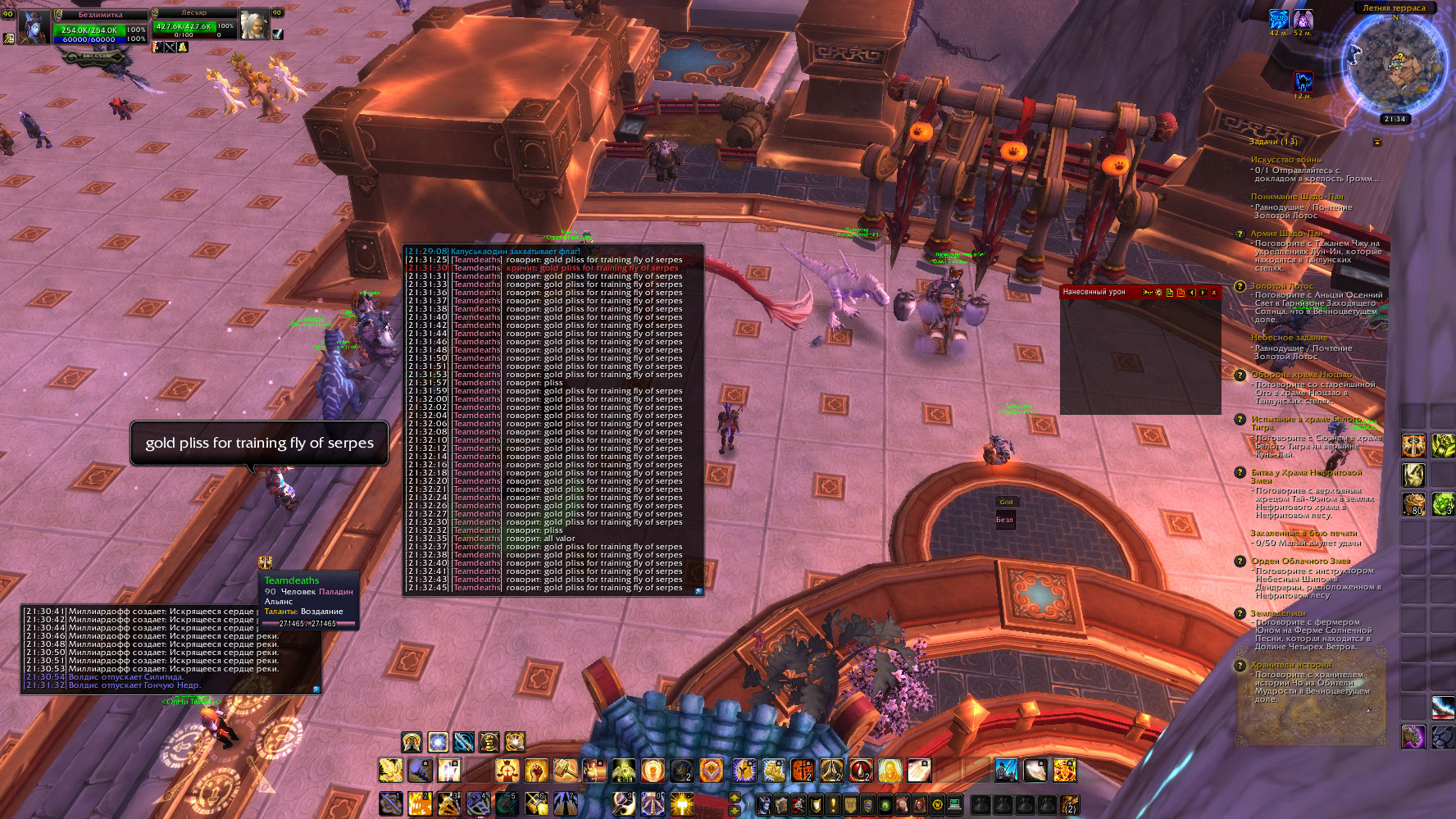Activate the raised fist ability icon

(x=536, y=771)
